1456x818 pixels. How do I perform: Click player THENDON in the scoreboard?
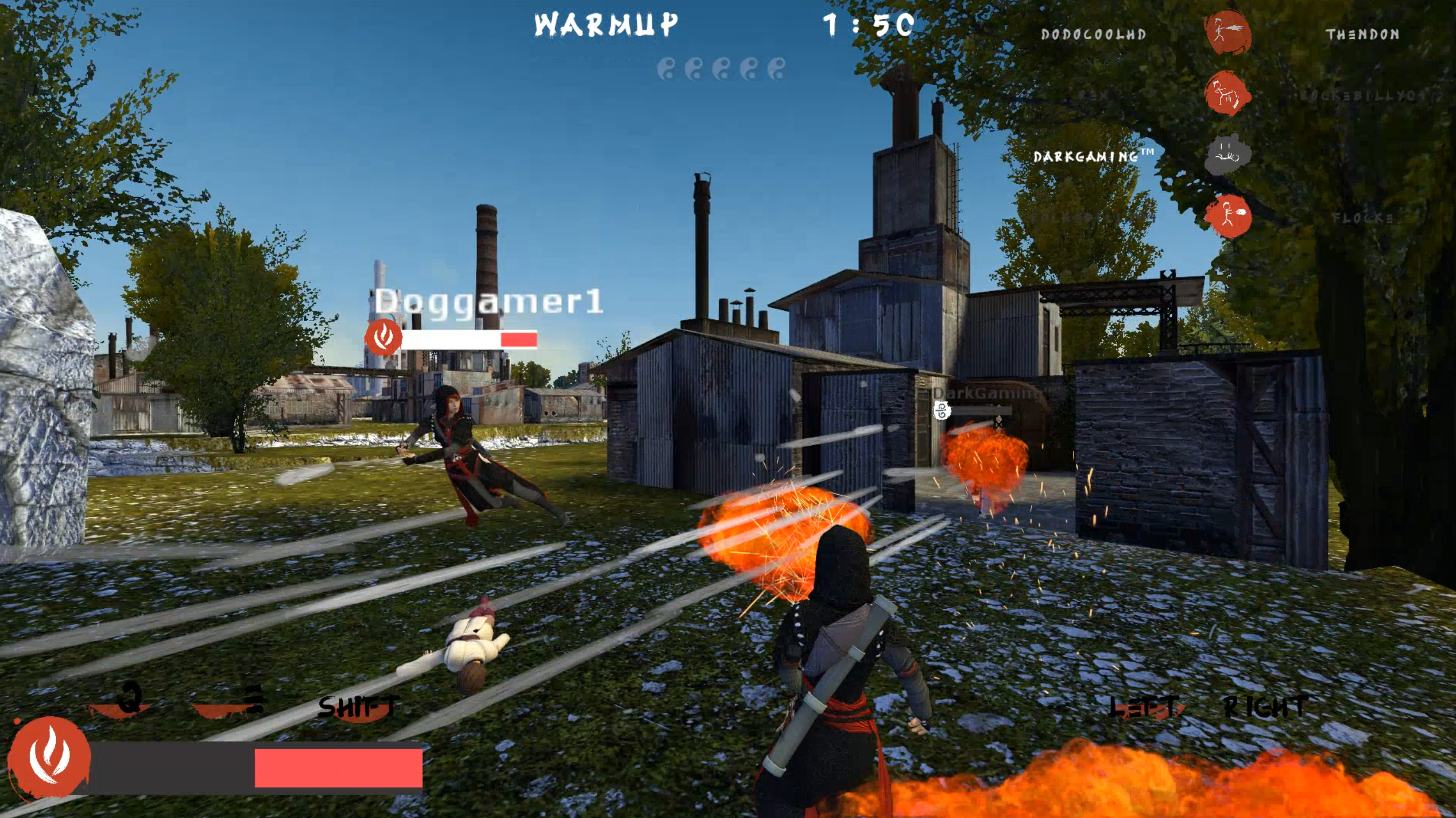1362,34
